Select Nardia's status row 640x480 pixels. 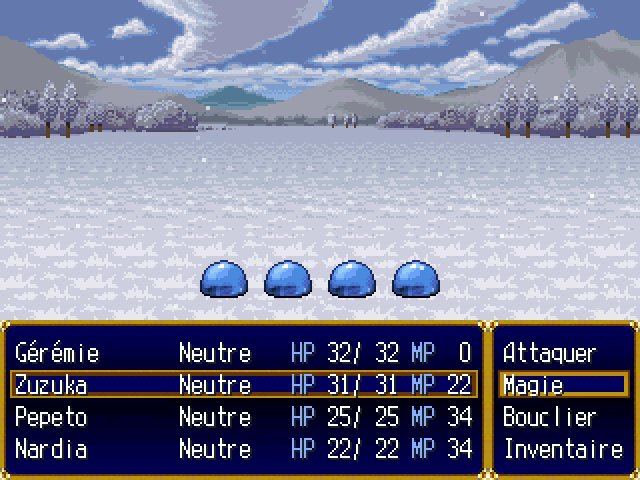coord(243,449)
